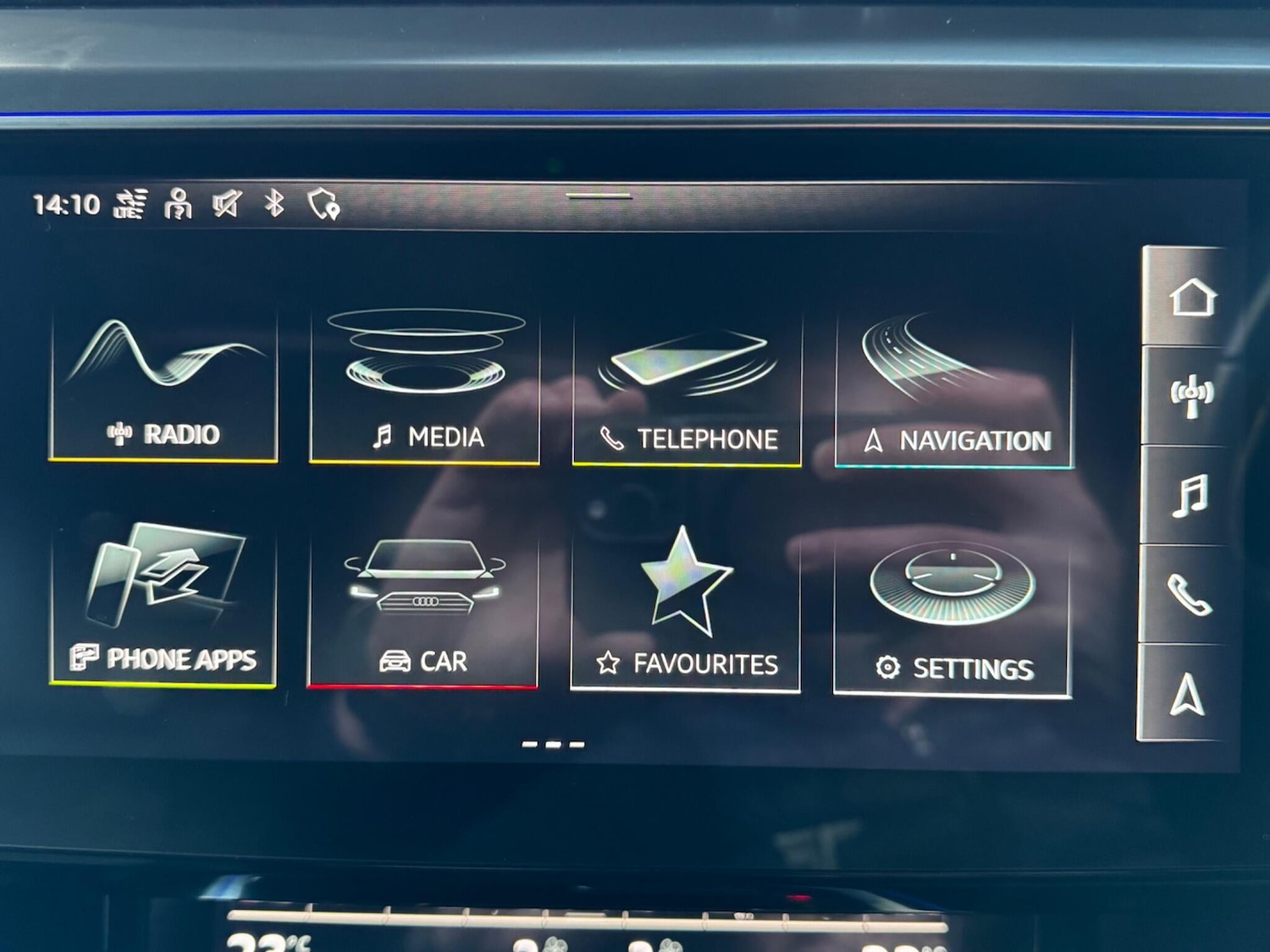This screenshot has height=952, width=1270.
Task: Tap the muted speaker status icon
Action: coord(227,204)
